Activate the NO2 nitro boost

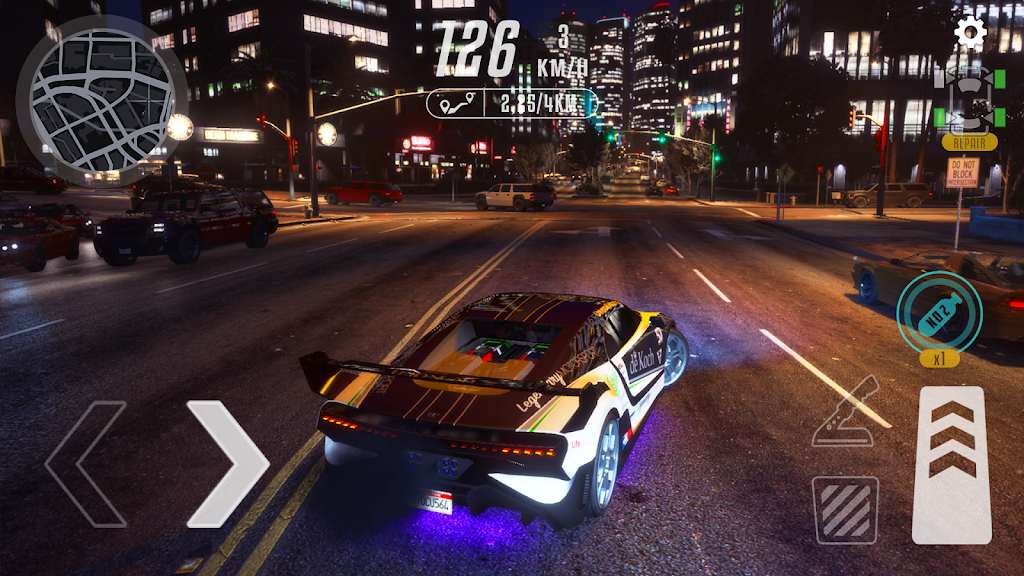coord(939,312)
